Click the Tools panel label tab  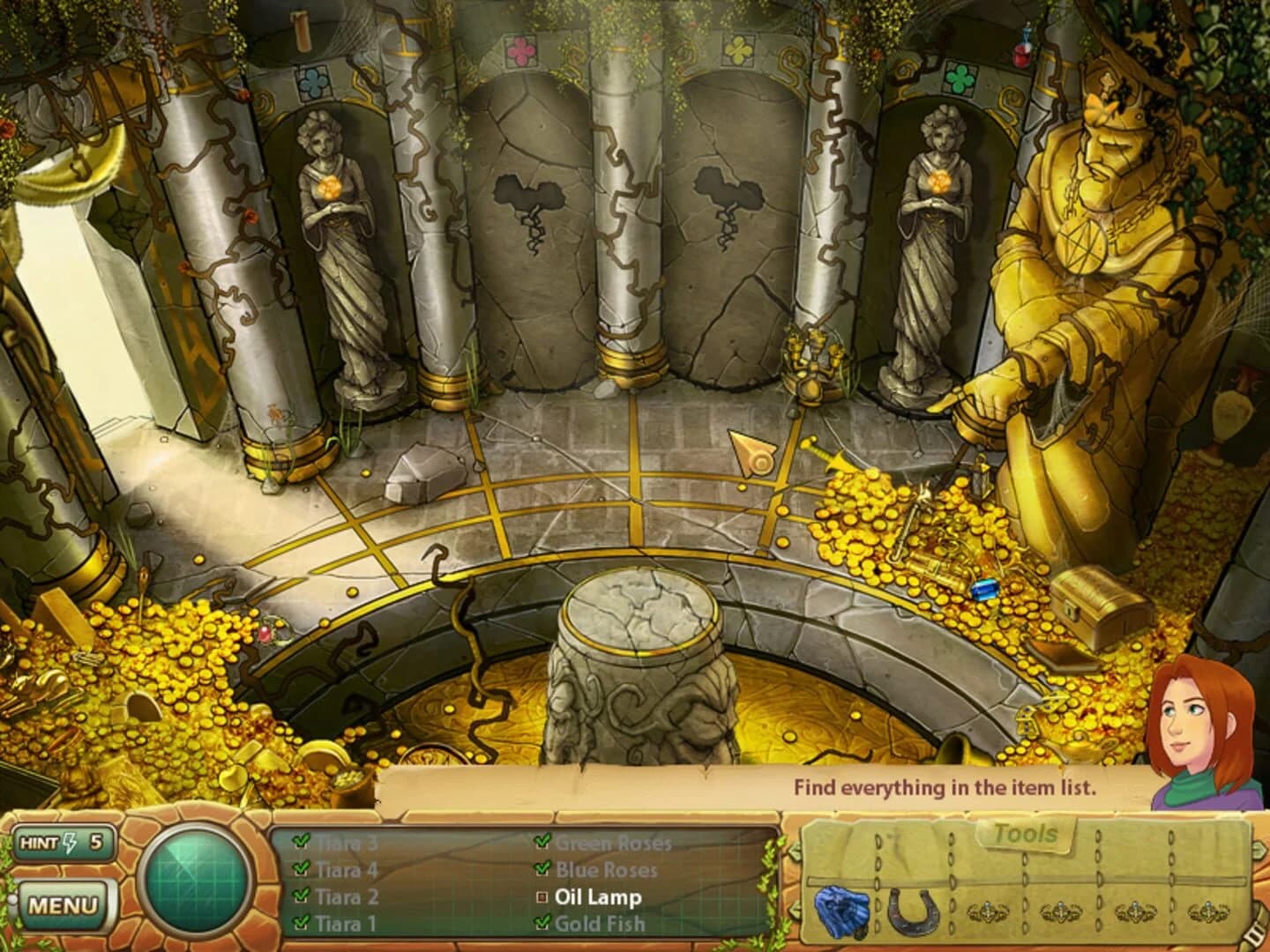tap(1026, 834)
